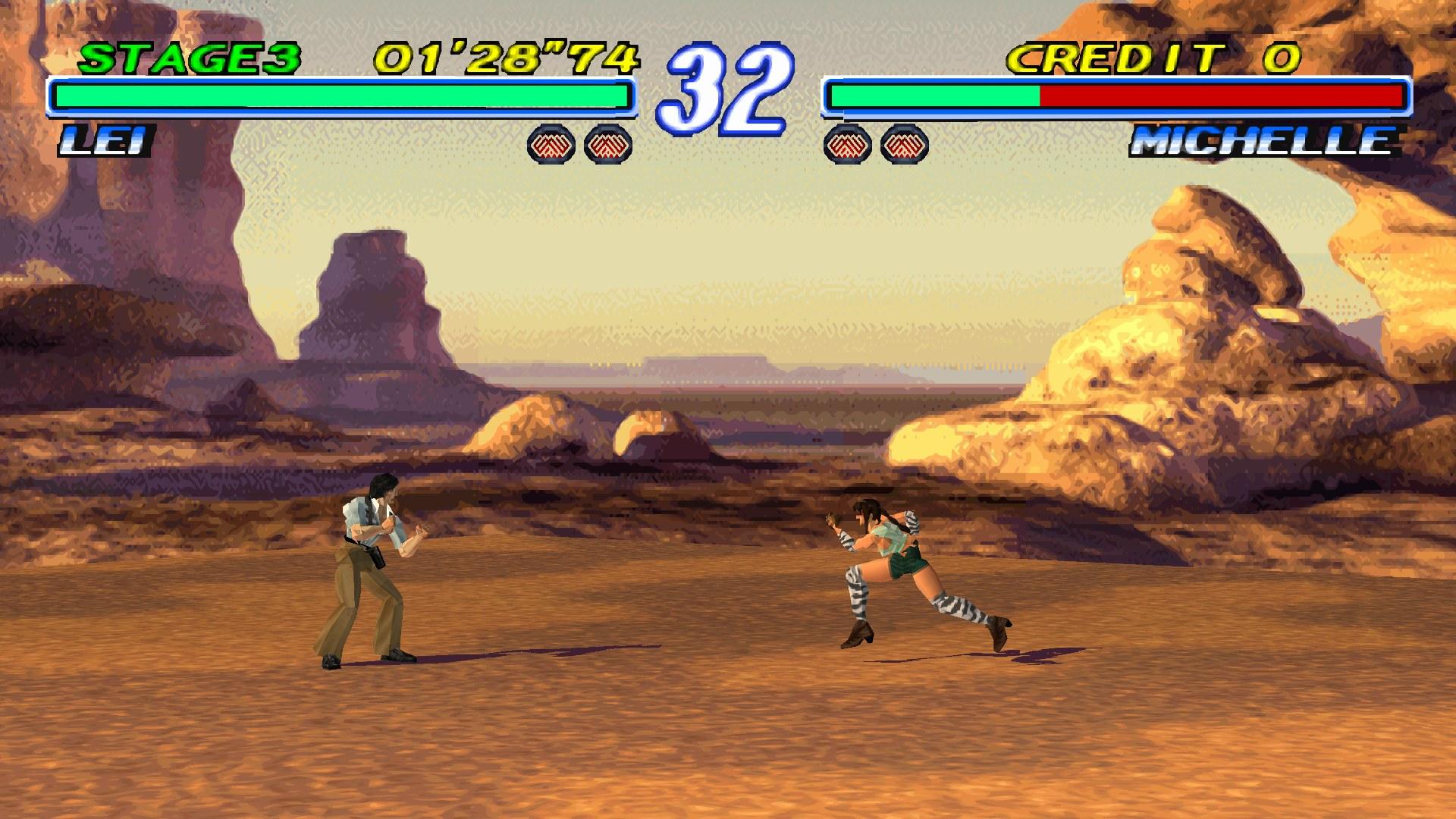The image size is (1456, 819).
Task: Click Michelle's remaining green health segment
Action: tap(933, 97)
